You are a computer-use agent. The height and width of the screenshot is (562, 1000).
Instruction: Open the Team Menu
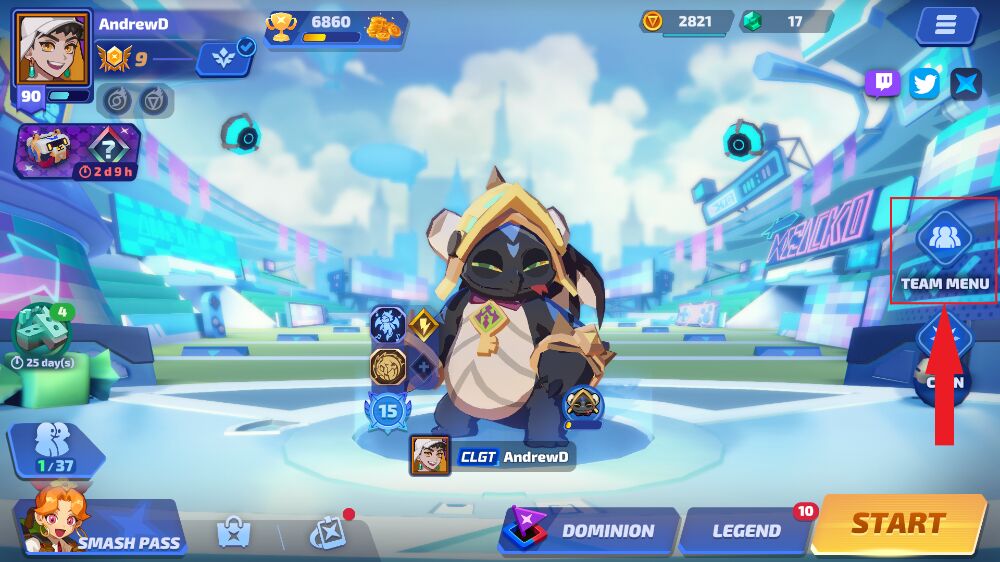pos(944,251)
